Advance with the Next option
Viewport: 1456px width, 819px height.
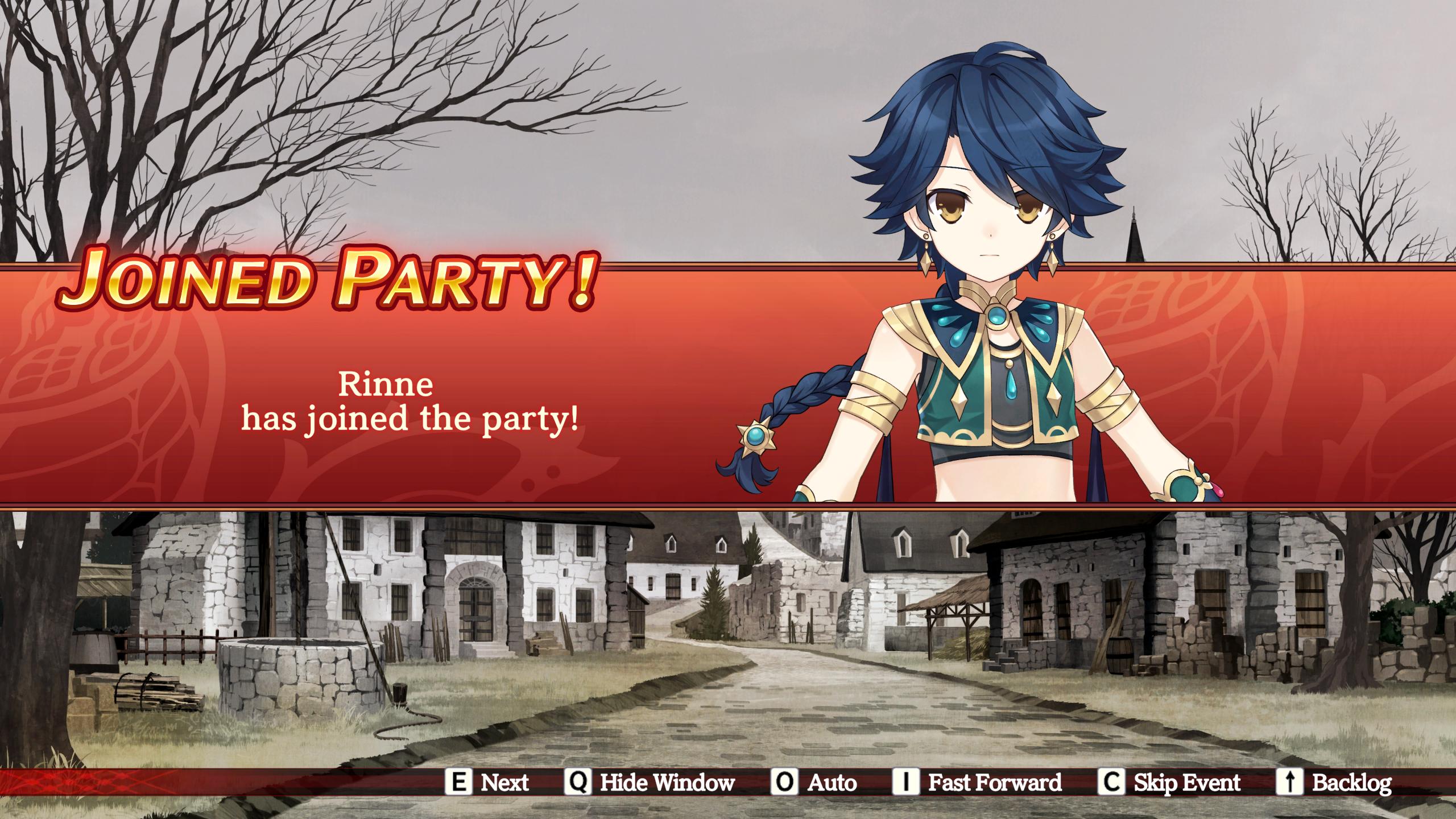click(487, 783)
